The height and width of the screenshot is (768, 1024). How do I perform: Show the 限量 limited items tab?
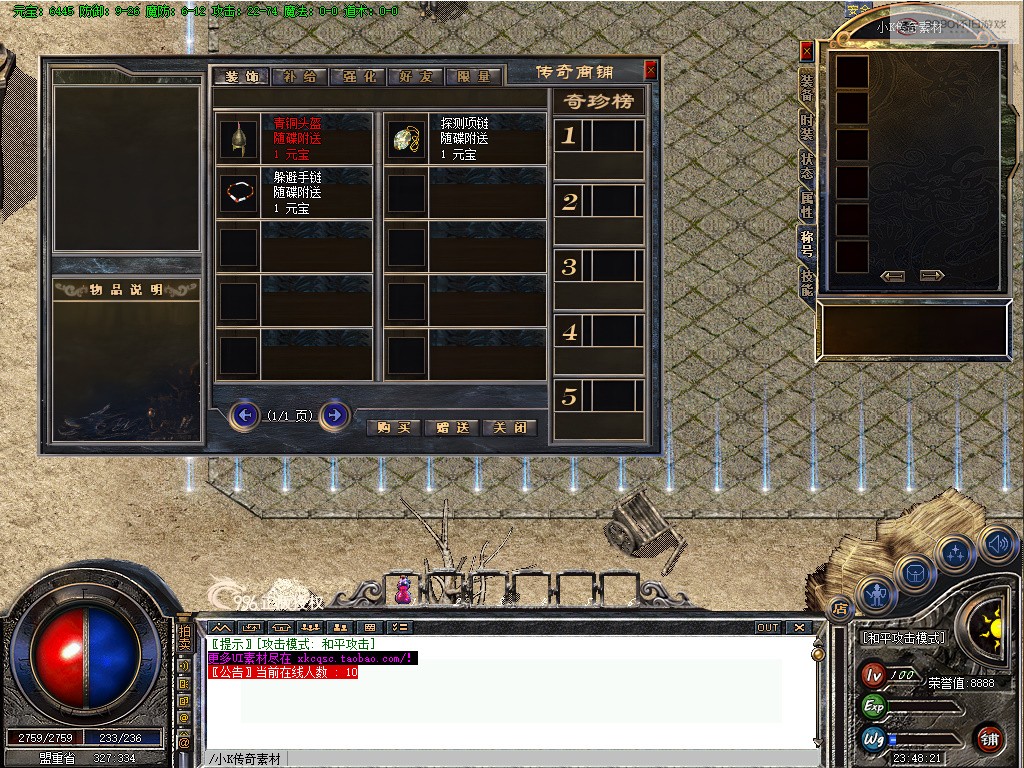[474, 76]
